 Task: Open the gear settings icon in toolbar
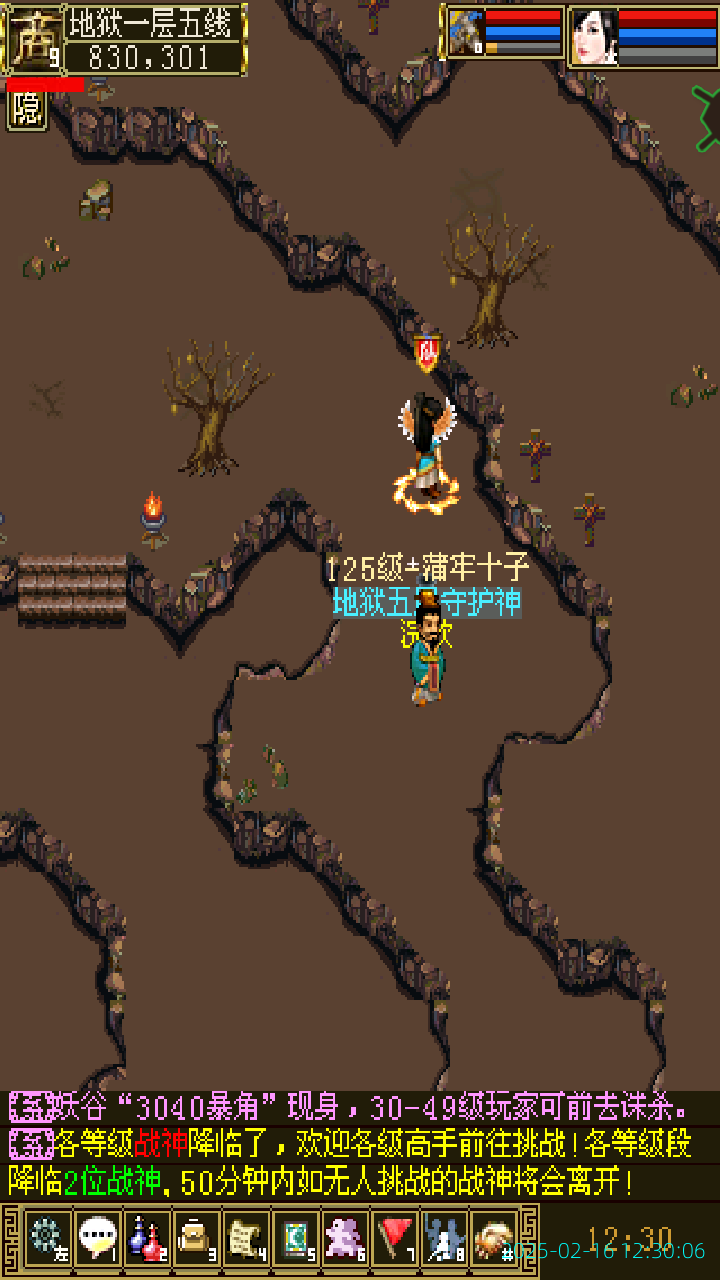point(46,1238)
